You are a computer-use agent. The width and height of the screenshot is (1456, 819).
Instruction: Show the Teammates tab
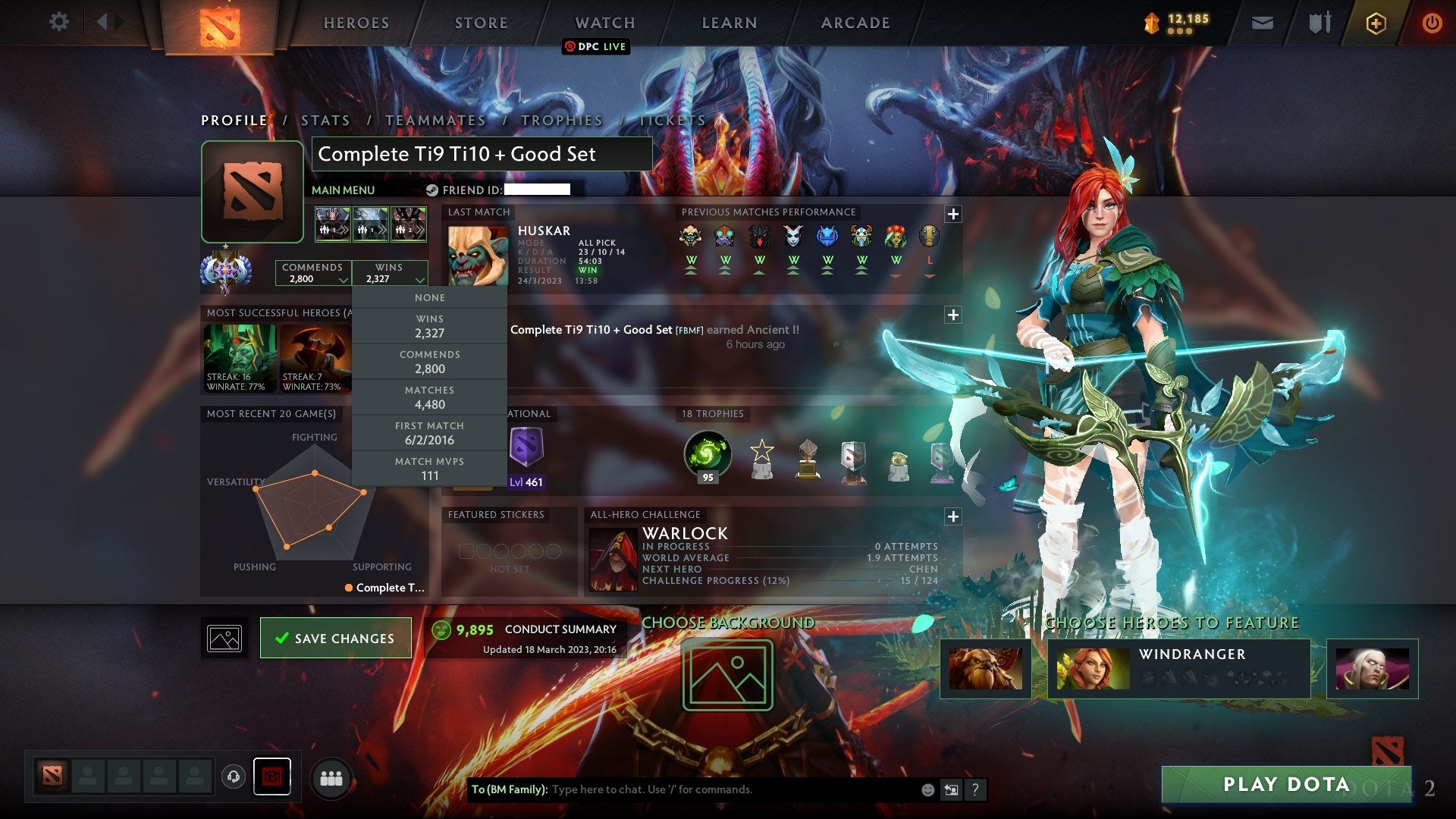coord(435,121)
